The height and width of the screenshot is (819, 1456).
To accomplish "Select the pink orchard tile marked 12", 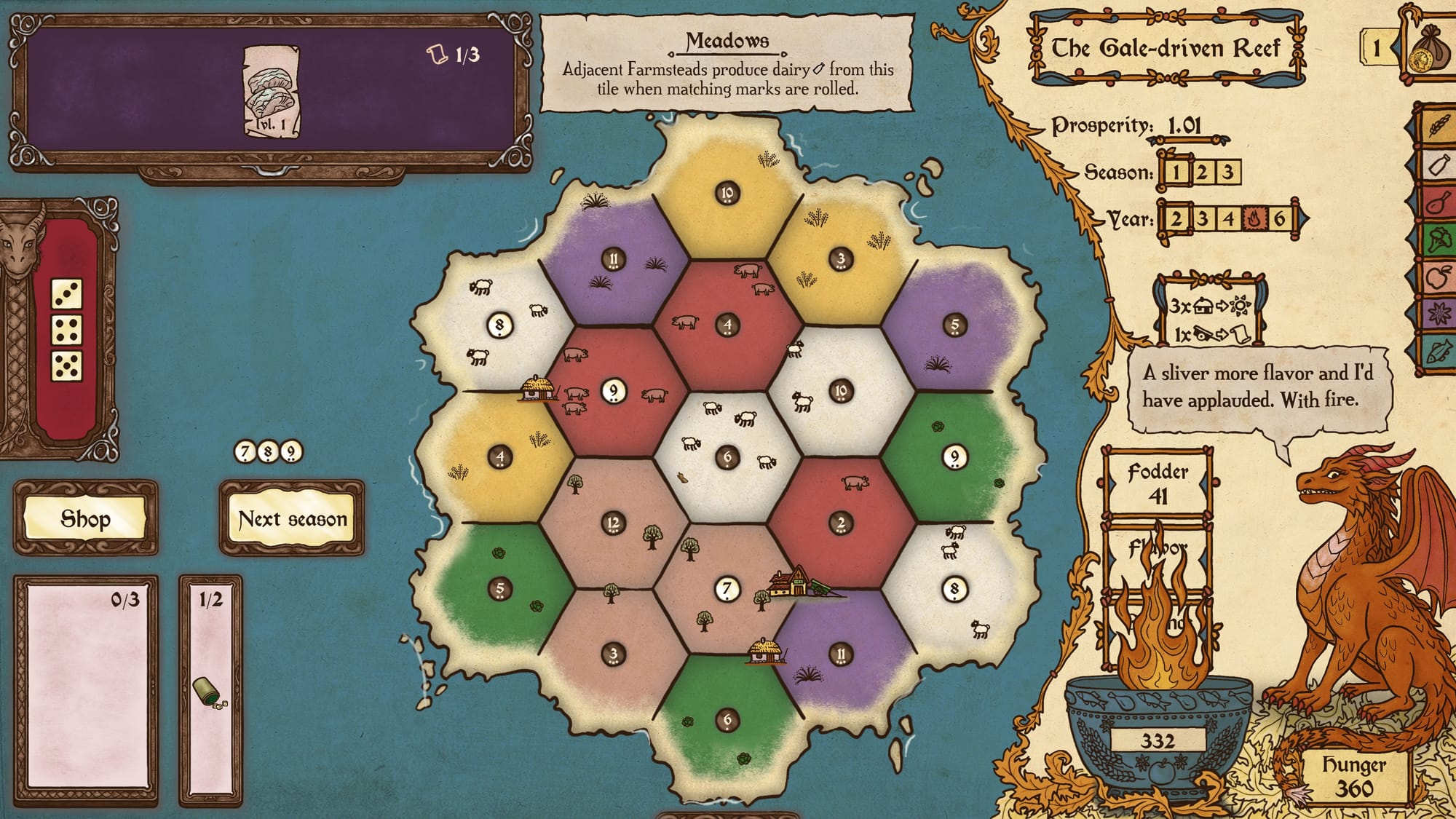I will [x=614, y=522].
